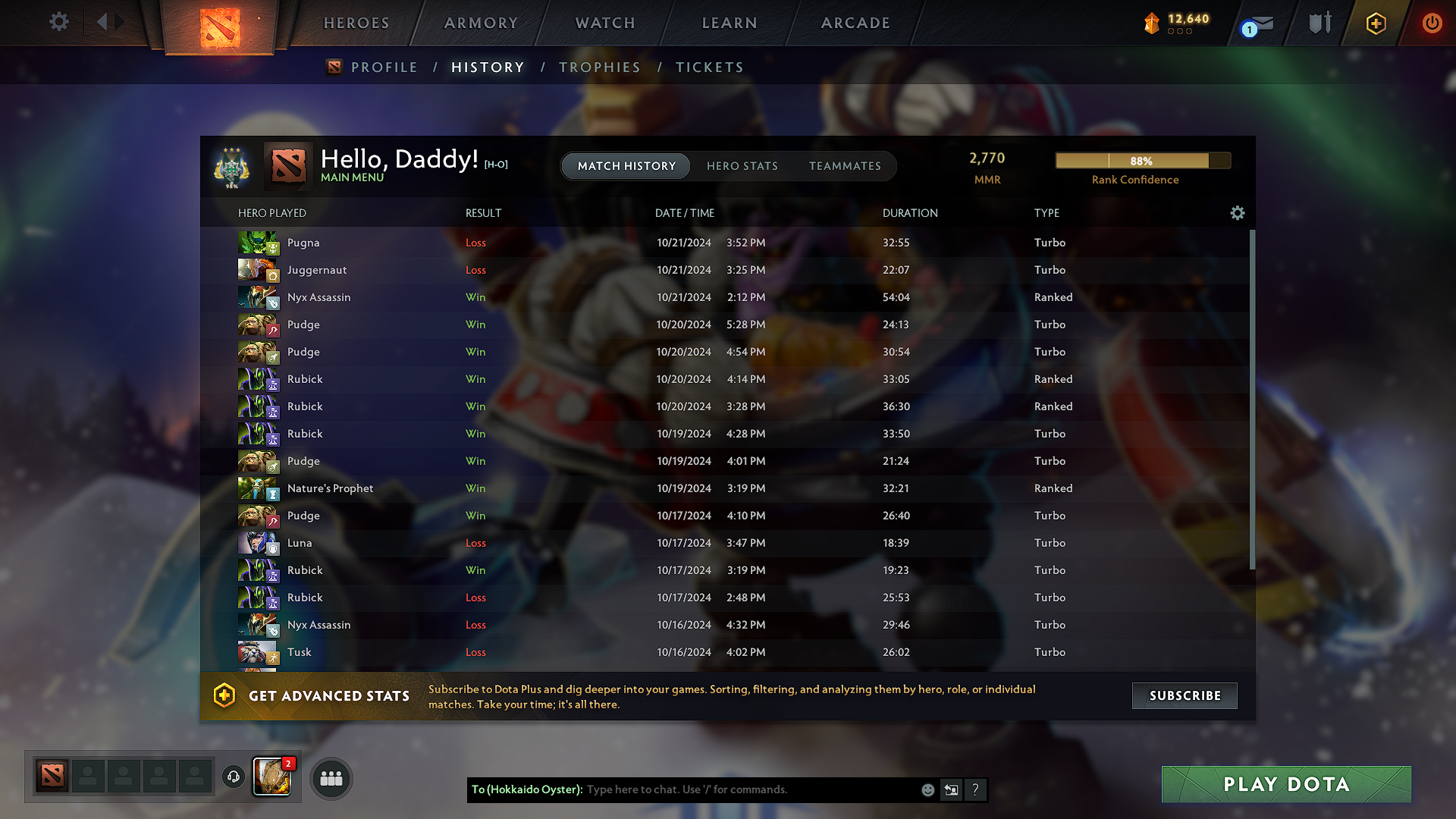The width and height of the screenshot is (1456, 819).
Task: Open the gear icon on match history table
Action: click(x=1237, y=213)
